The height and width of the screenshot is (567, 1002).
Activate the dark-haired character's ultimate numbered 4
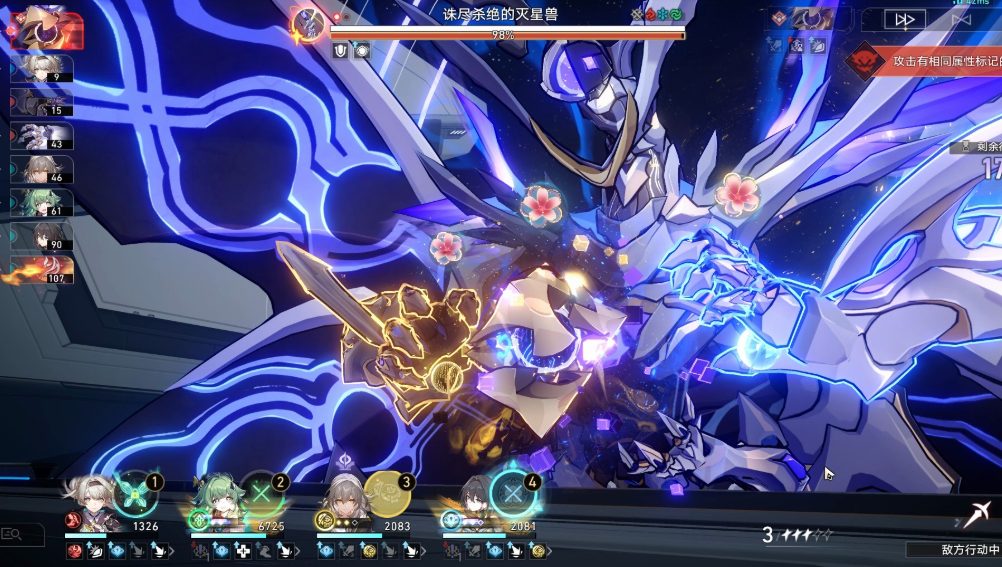pyautogui.click(x=513, y=493)
